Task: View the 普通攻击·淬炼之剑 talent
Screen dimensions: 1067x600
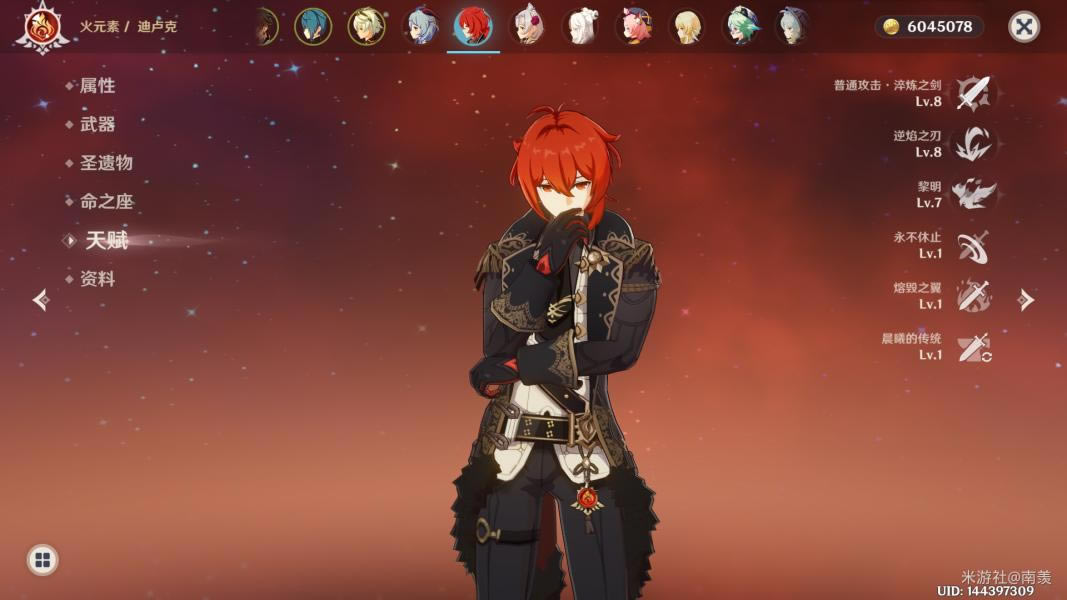Action: pyautogui.click(x=972, y=93)
